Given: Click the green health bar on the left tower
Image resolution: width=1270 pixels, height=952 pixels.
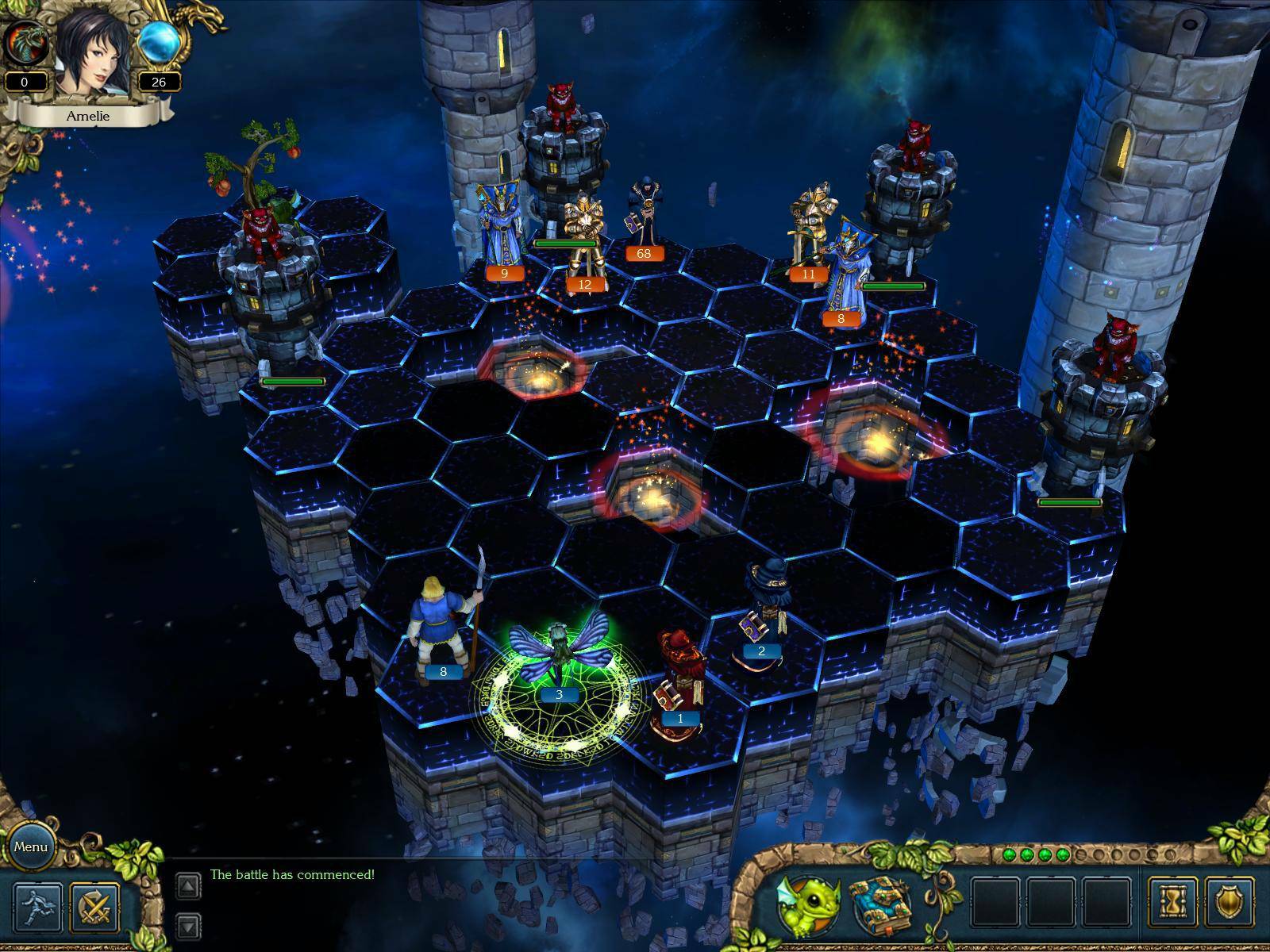Looking at the screenshot, I should 292,381.
